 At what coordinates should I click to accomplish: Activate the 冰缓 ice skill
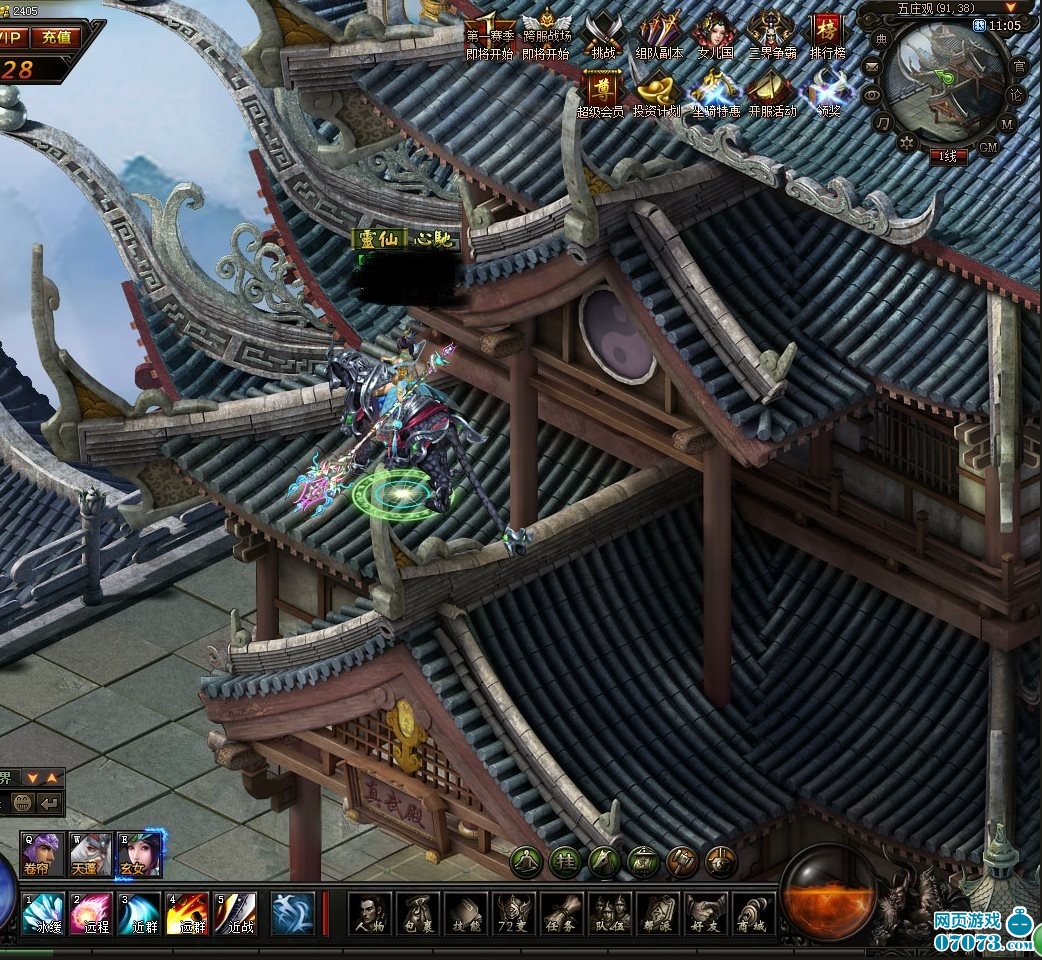pos(44,913)
